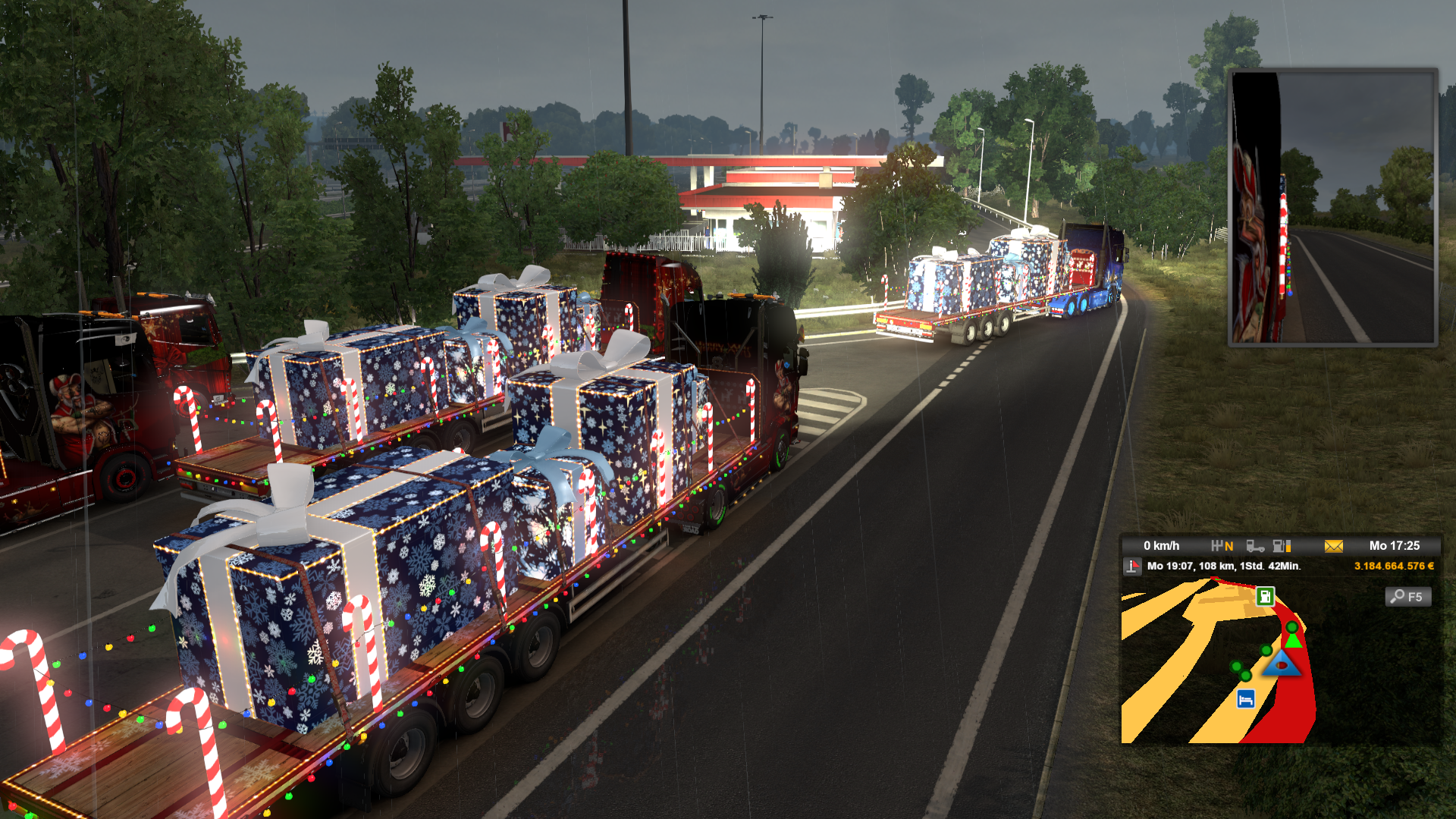
Task: Click the gear shifter indicator icon
Action: [1222, 546]
